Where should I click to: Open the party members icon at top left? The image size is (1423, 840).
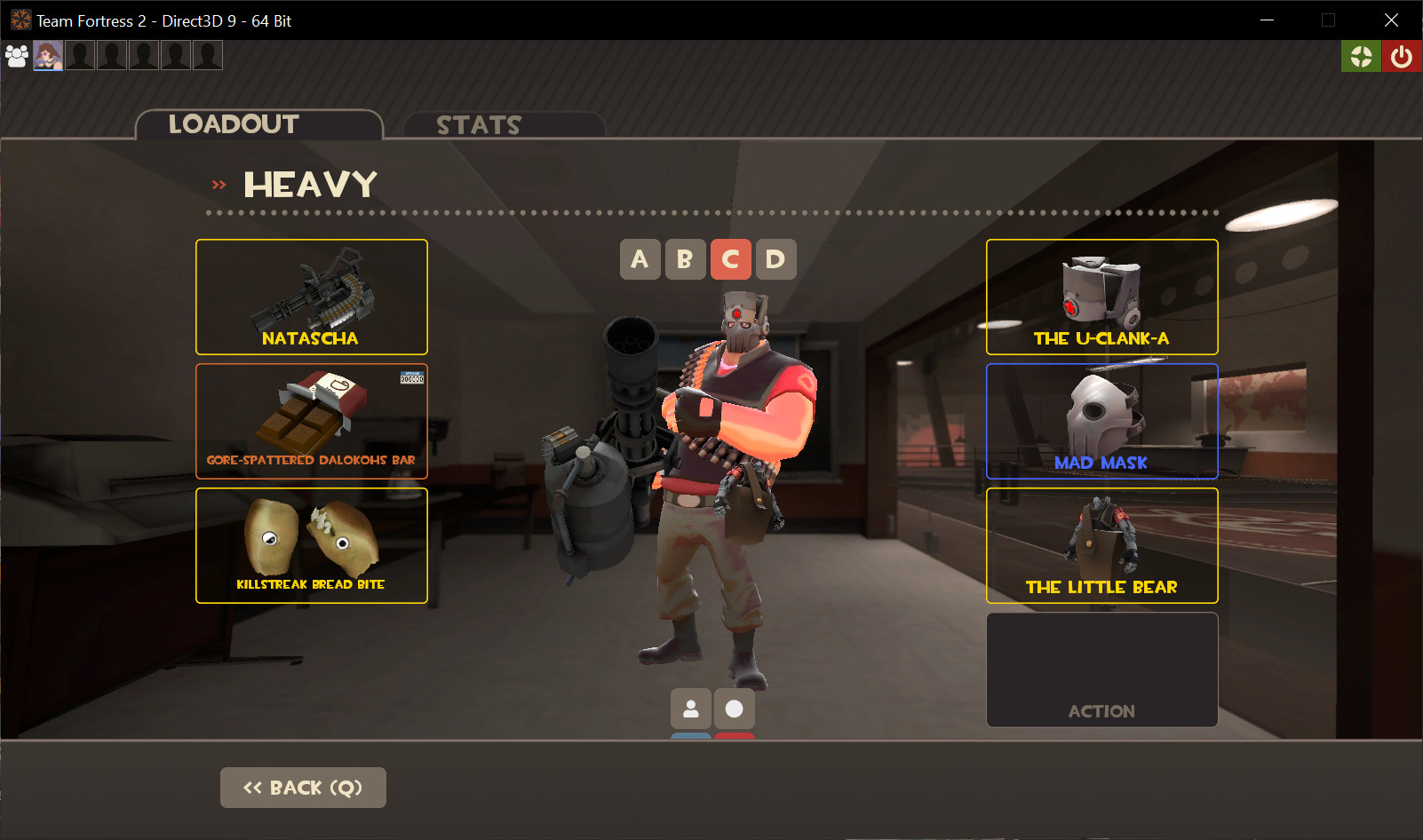coord(16,55)
